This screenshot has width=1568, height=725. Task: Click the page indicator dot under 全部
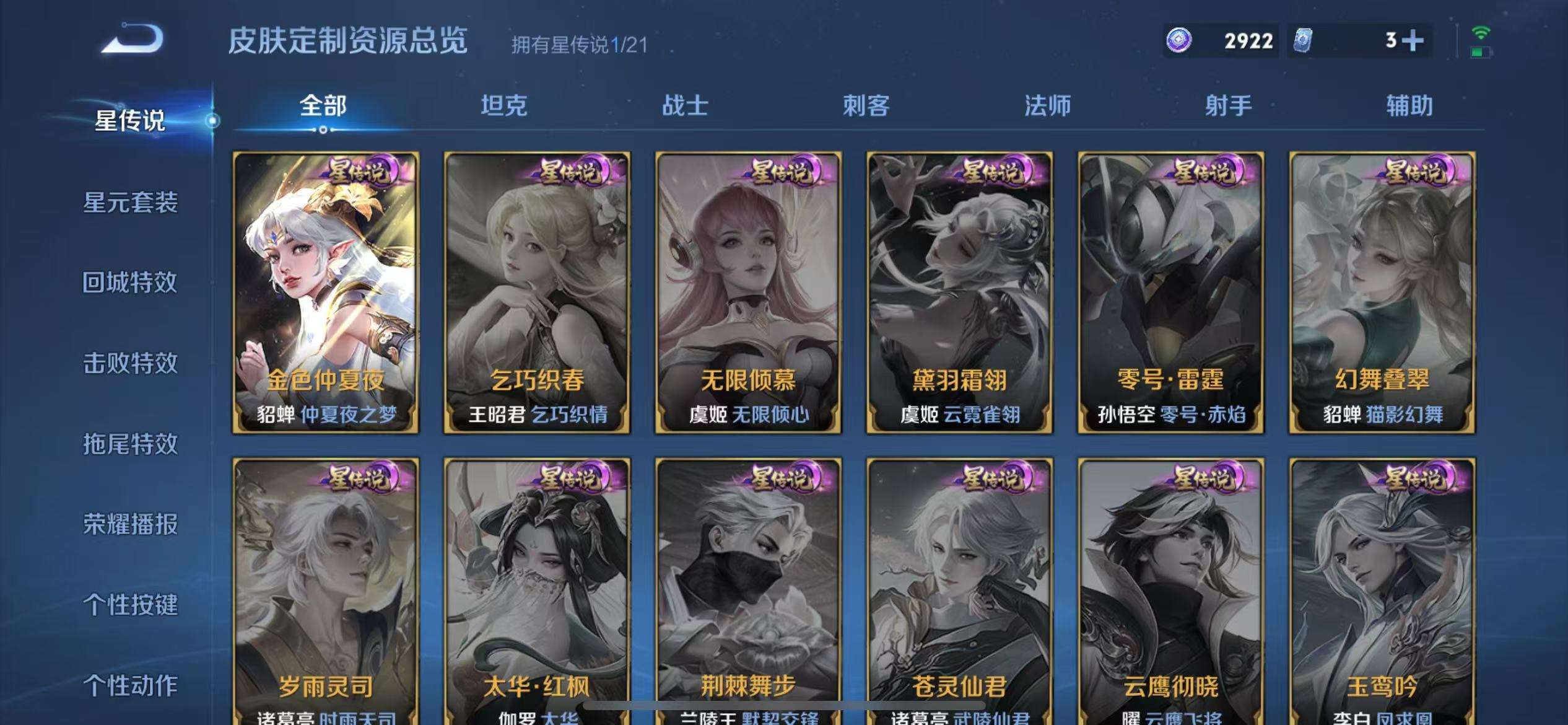coord(322,131)
